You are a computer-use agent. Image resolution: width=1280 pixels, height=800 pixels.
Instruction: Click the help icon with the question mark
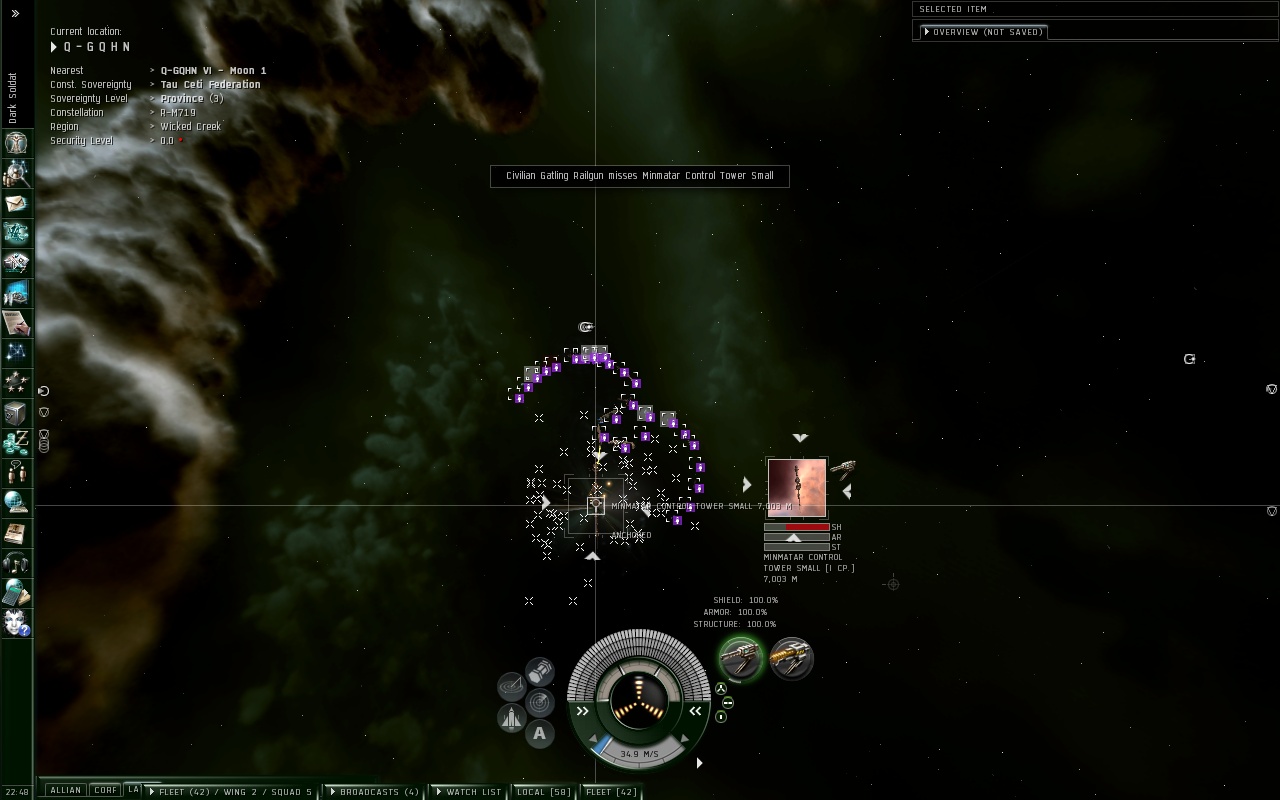(16, 622)
